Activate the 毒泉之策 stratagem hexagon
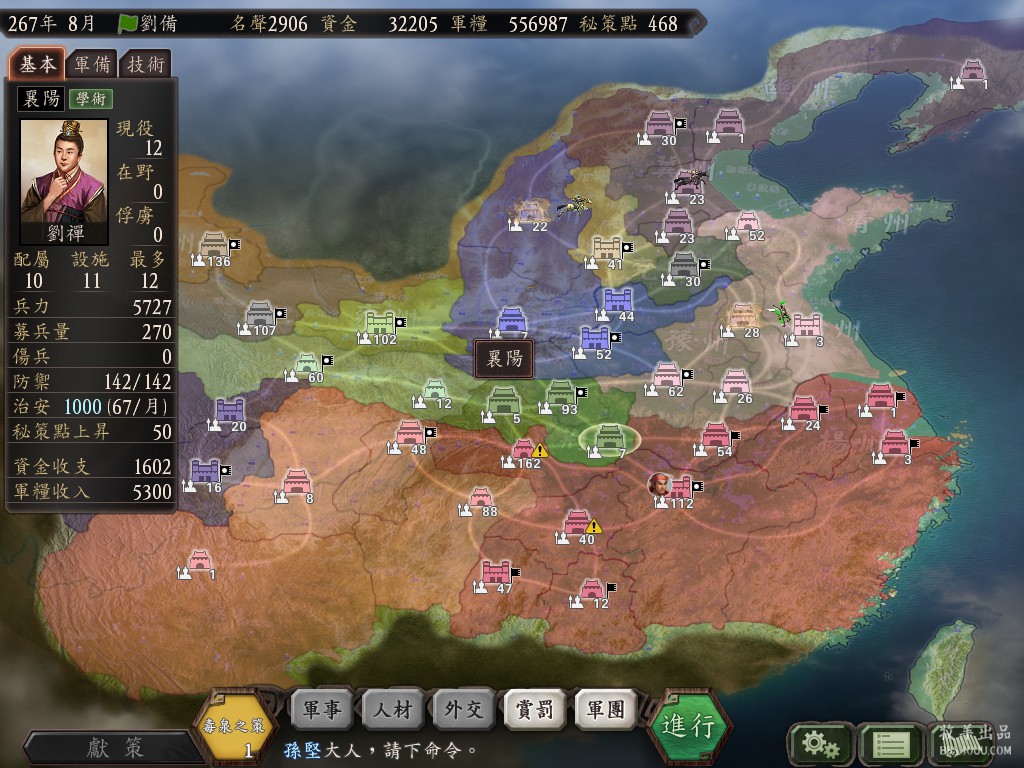1024x768 pixels. coord(234,728)
